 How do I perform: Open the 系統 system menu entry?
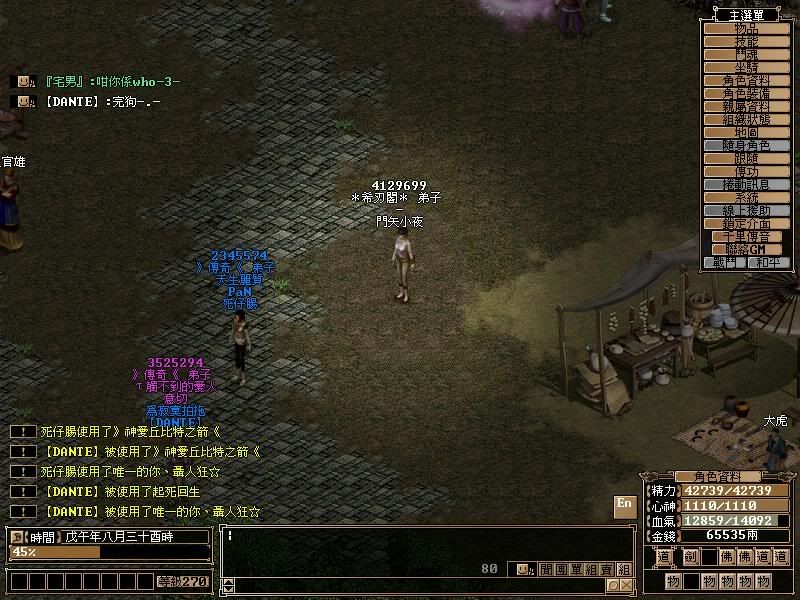746,197
